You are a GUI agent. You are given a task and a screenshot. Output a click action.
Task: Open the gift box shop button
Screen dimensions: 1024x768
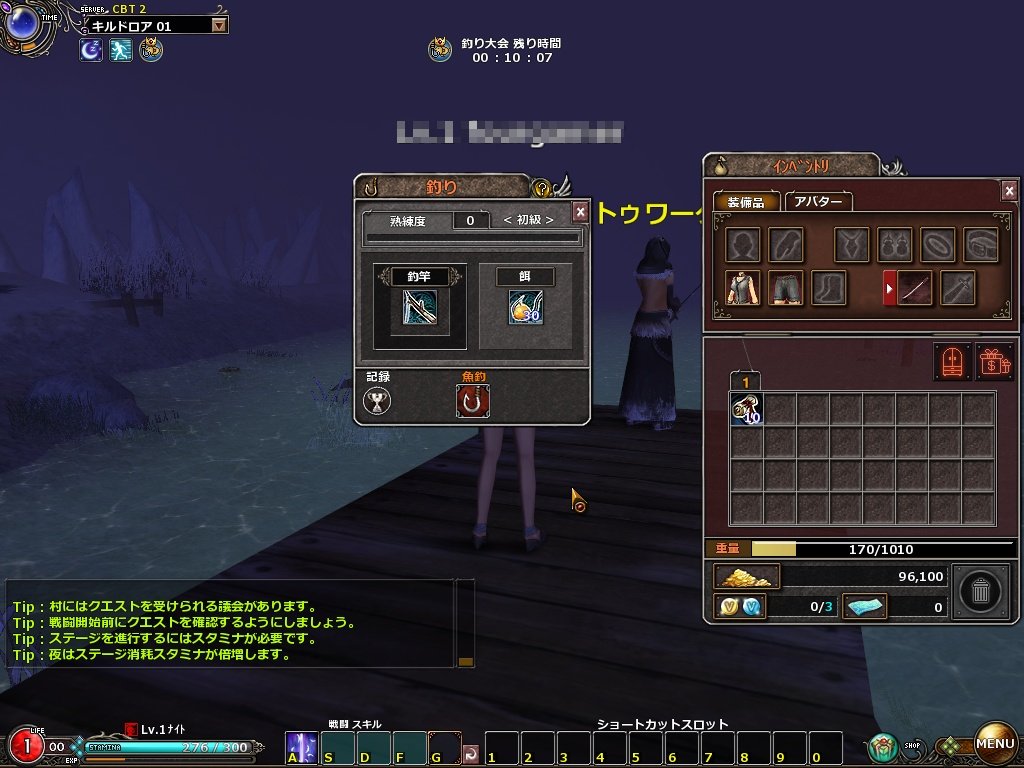coord(994,361)
